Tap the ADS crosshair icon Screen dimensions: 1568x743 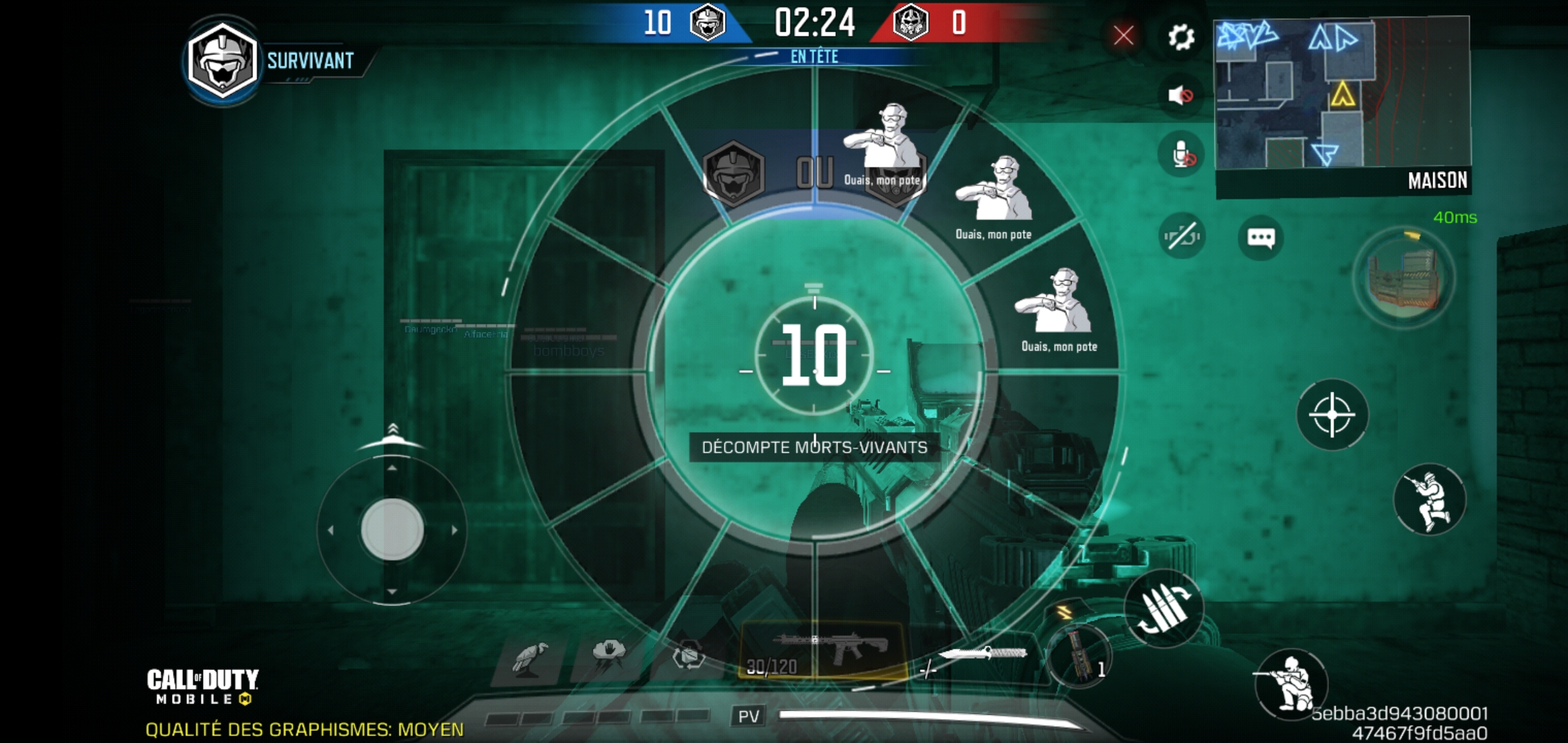[1334, 415]
